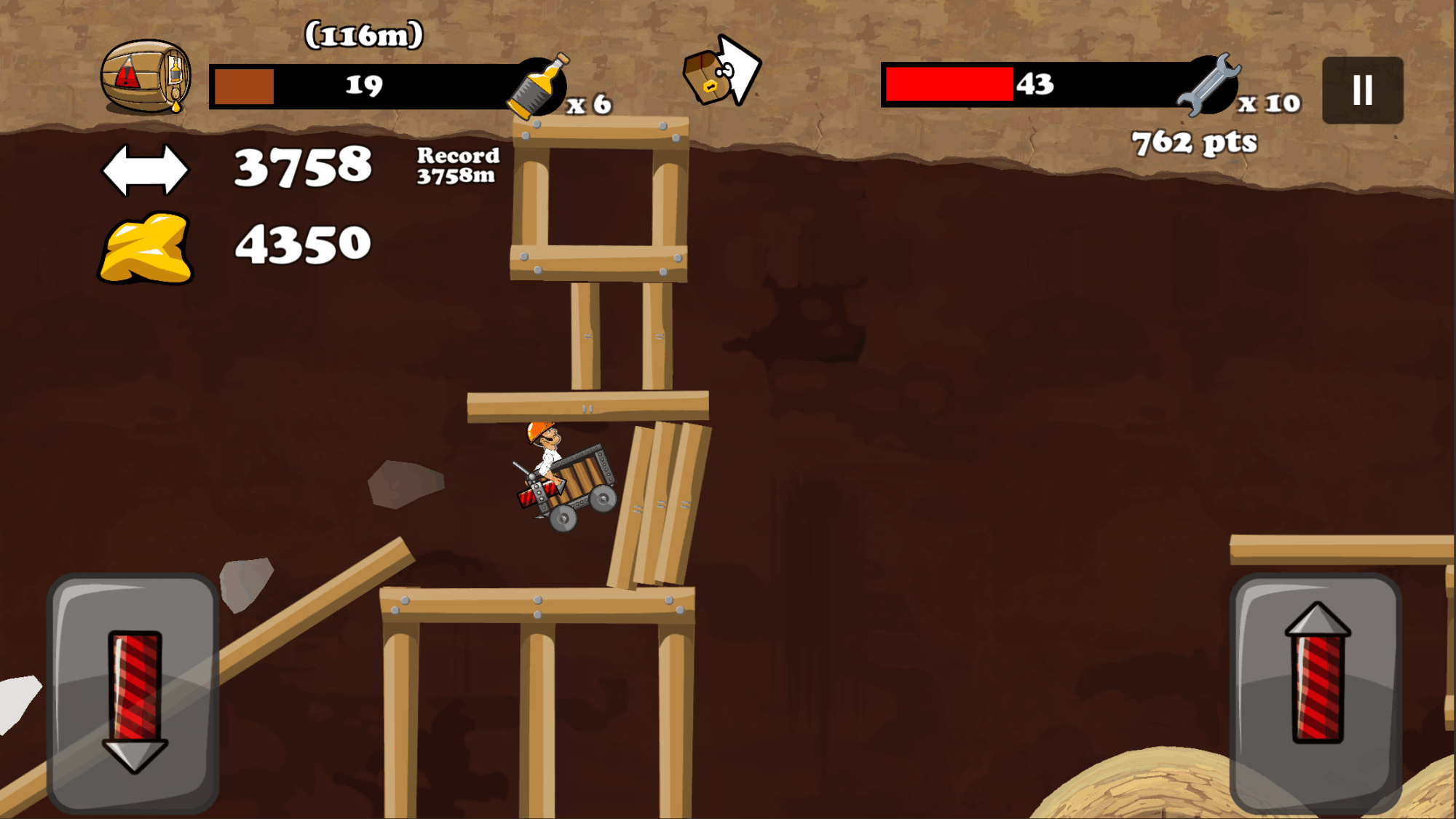Pause the game
This screenshot has height=819, width=1456.
tap(1362, 90)
